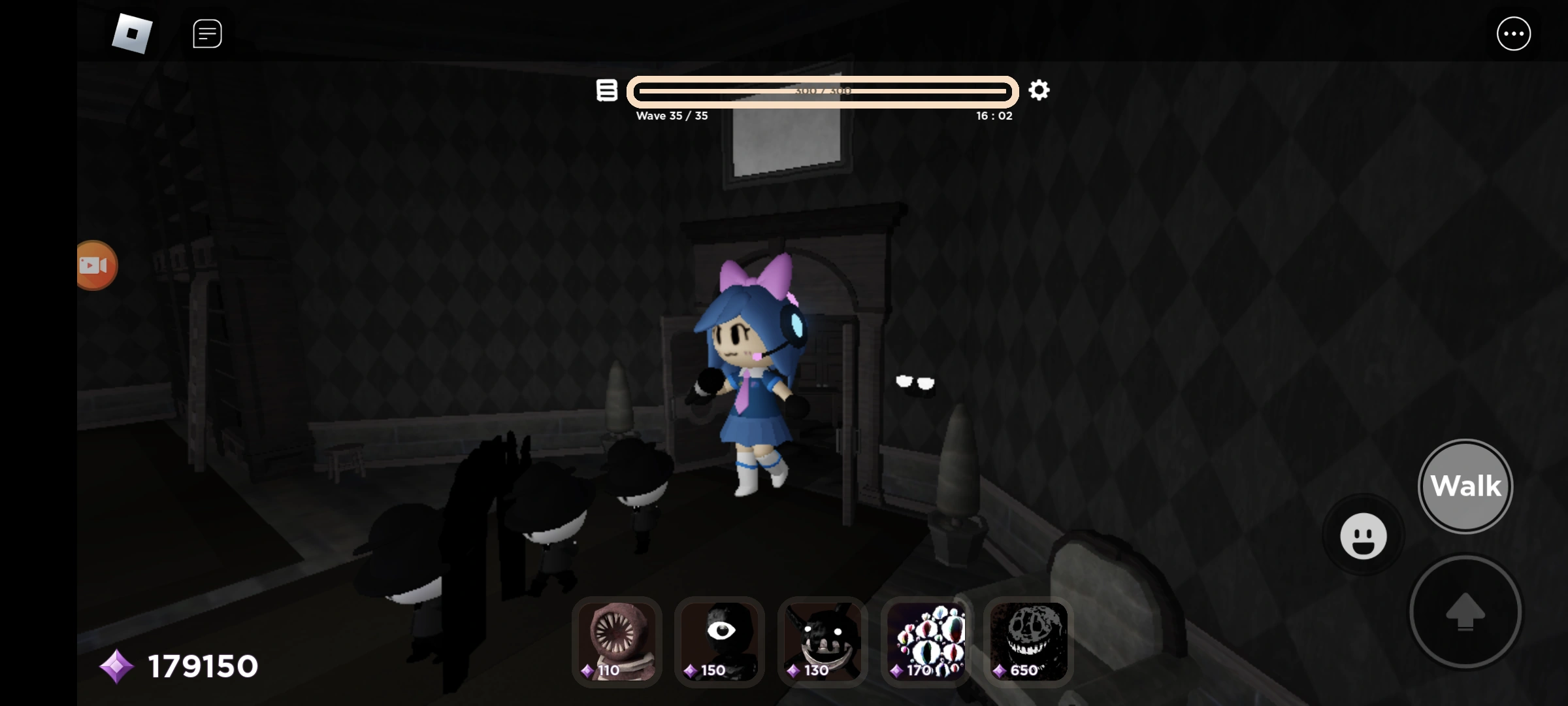The width and height of the screenshot is (1568, 706).
Task: Open the emote smiley face menu
Action: click(1363, 536)
